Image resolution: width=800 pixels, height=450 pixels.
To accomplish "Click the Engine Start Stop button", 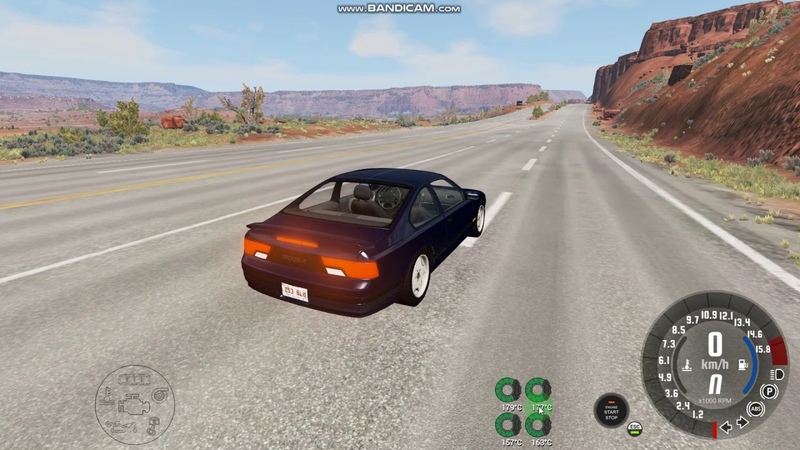I will (x=611, y=410).
